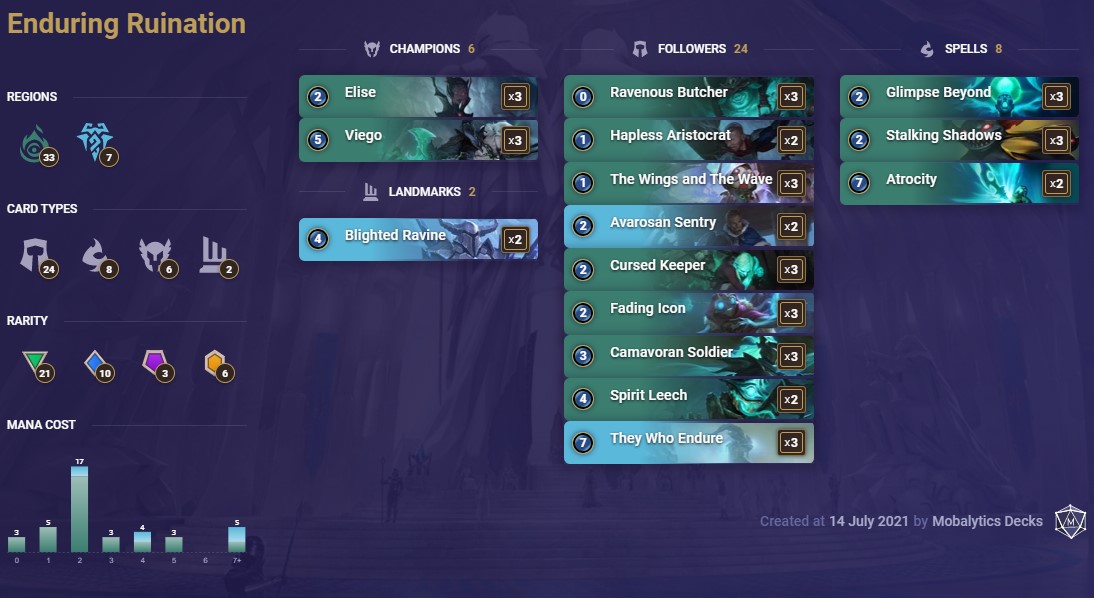
Task: Choose the Atrocity spell card
Action: (x=958, y=183)
